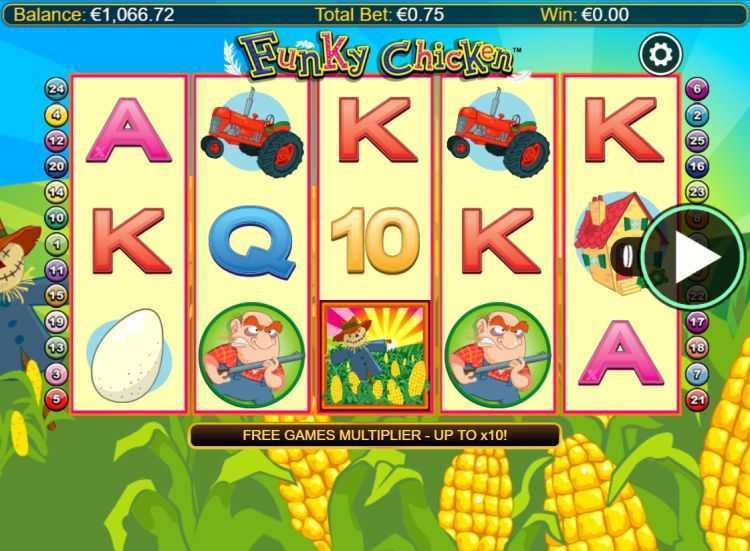The image size is (750, 551).
Task: Click payline 16 marker
Action: (696, 166)
